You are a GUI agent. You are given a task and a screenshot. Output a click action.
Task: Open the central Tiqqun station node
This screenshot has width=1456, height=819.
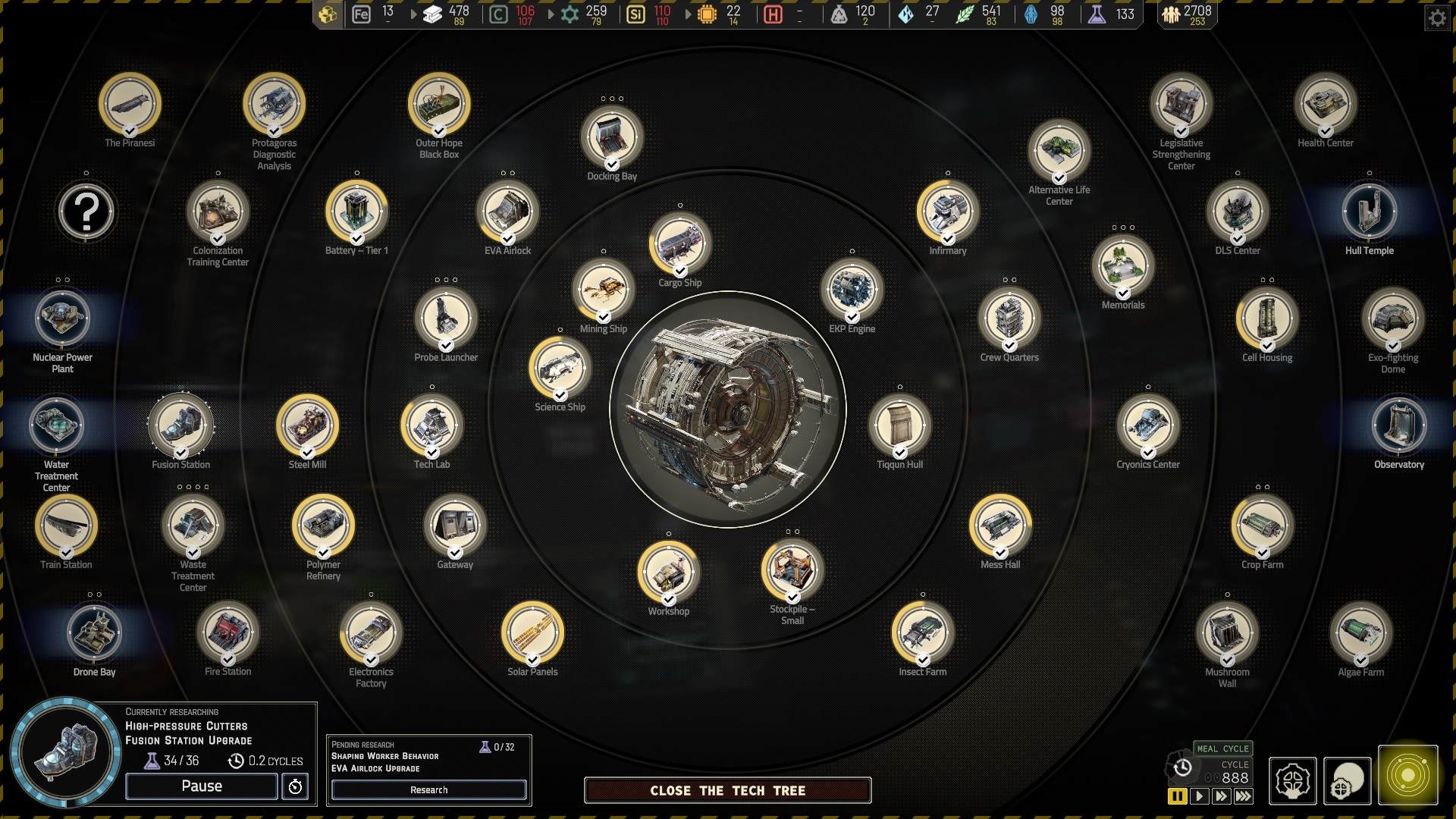click(x=728, y=409)
